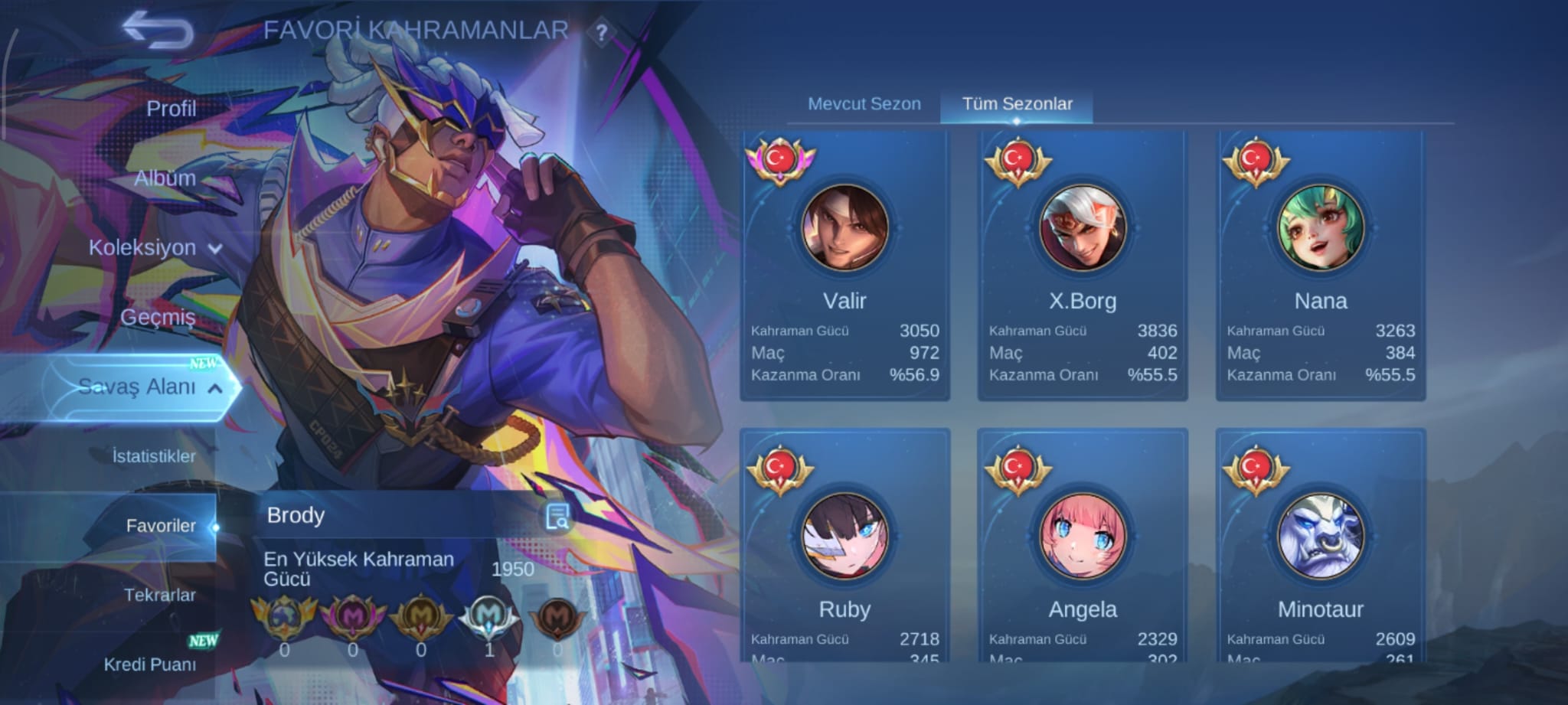Open the favorite heroes help question mark
Viewport: 1568px width, 705px height.
[602, 33]
